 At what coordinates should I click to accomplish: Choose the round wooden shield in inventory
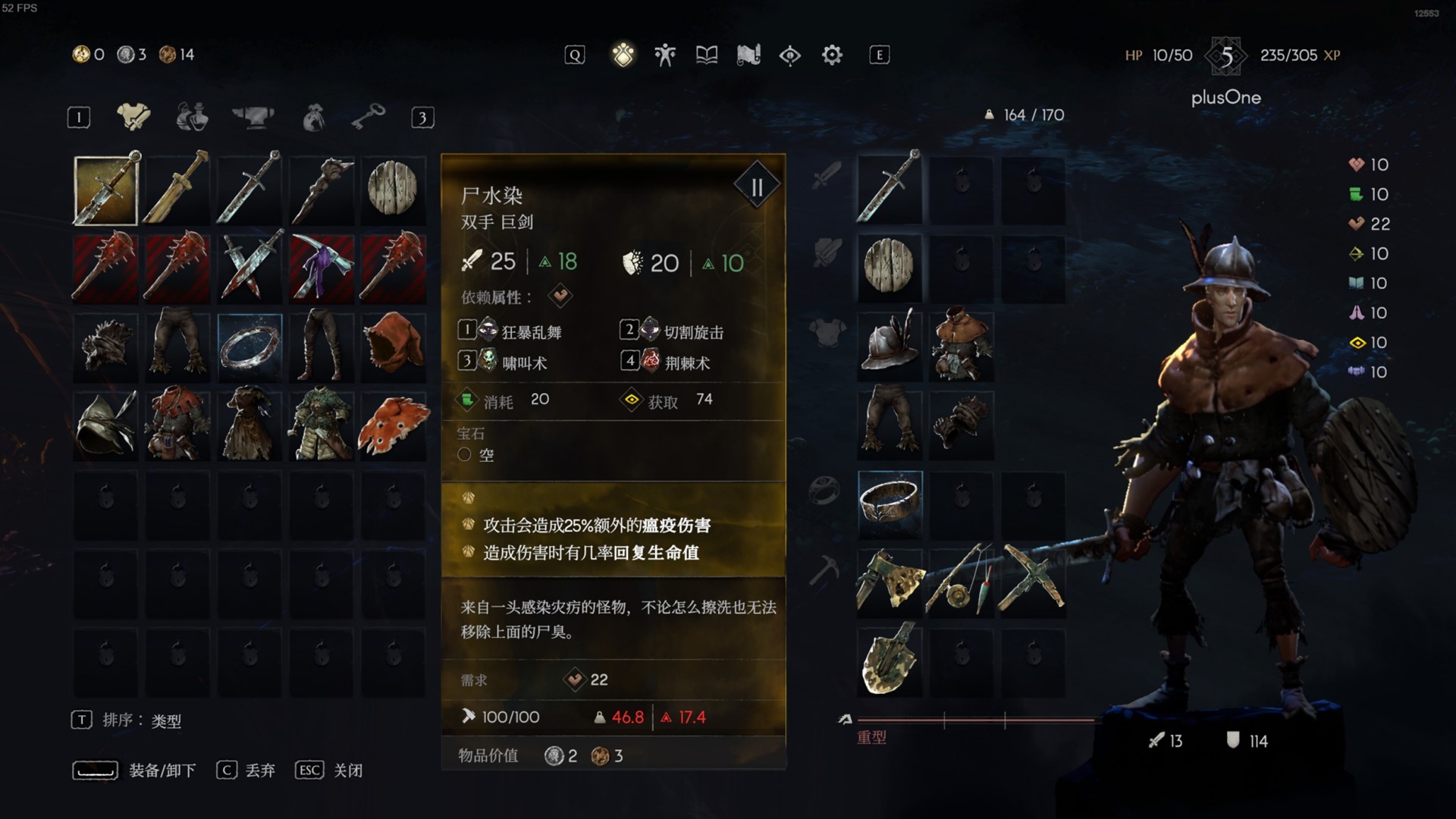pos(393,187)
